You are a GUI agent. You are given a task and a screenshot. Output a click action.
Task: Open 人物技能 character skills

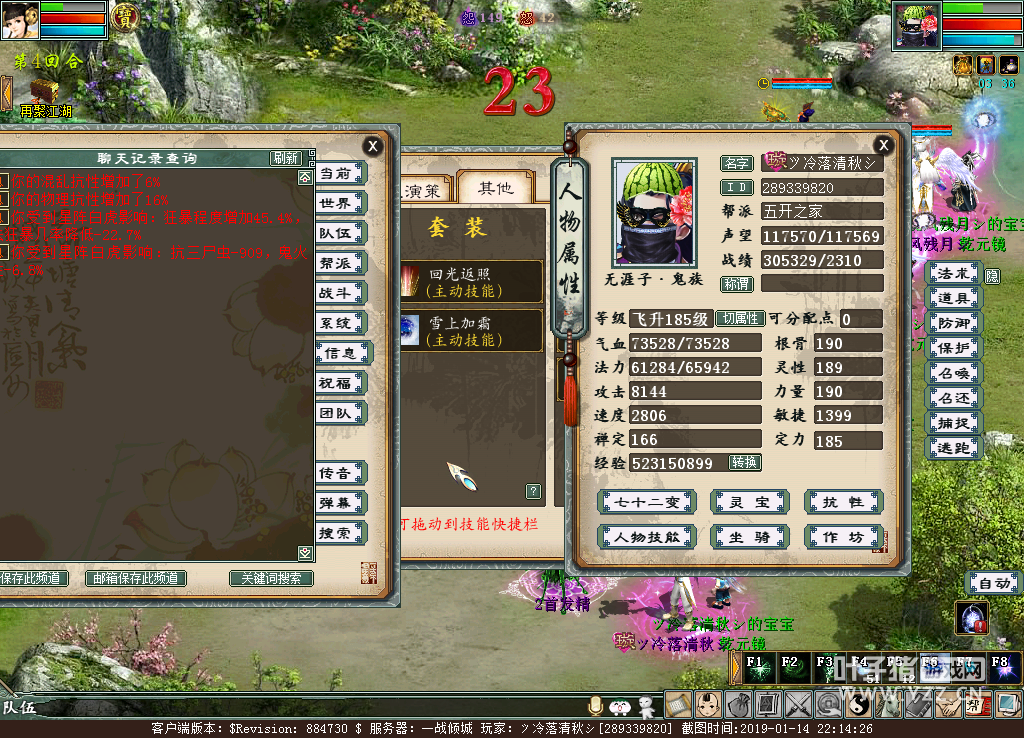point(646,537)
